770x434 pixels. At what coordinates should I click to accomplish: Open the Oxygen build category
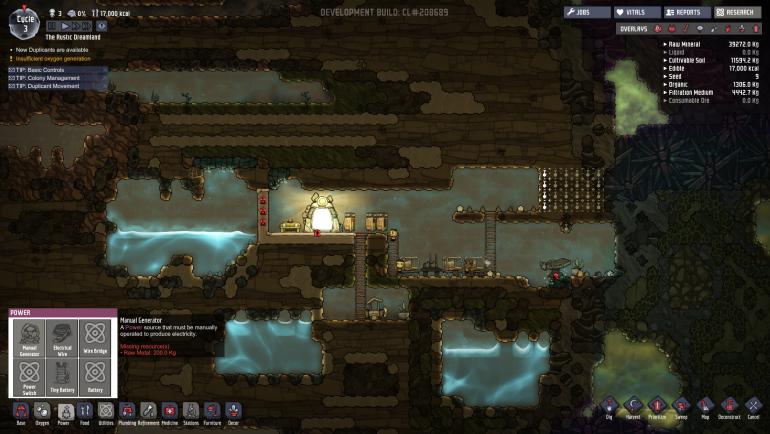click(x=42, y=412)
